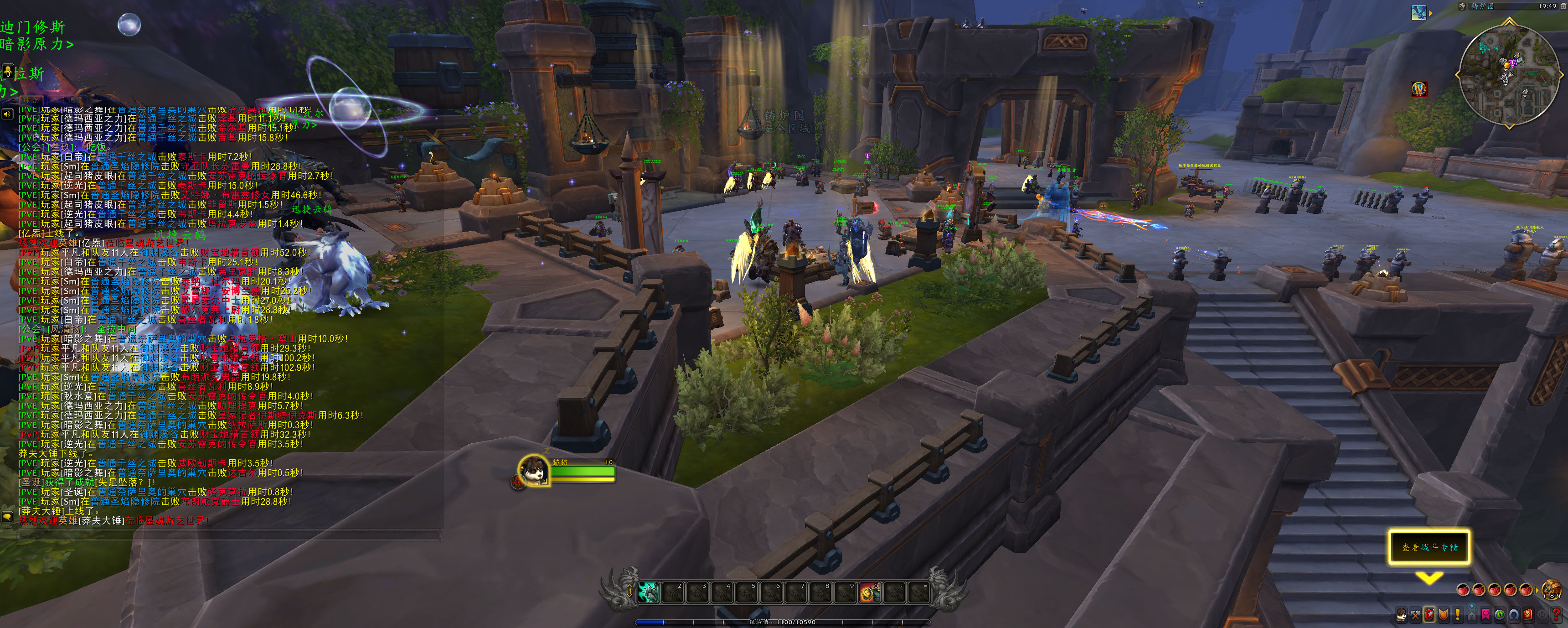This screenshot has height=628, width=1568.
Task: Use the golden fist ability in slot 0
Action: [869, 592]
